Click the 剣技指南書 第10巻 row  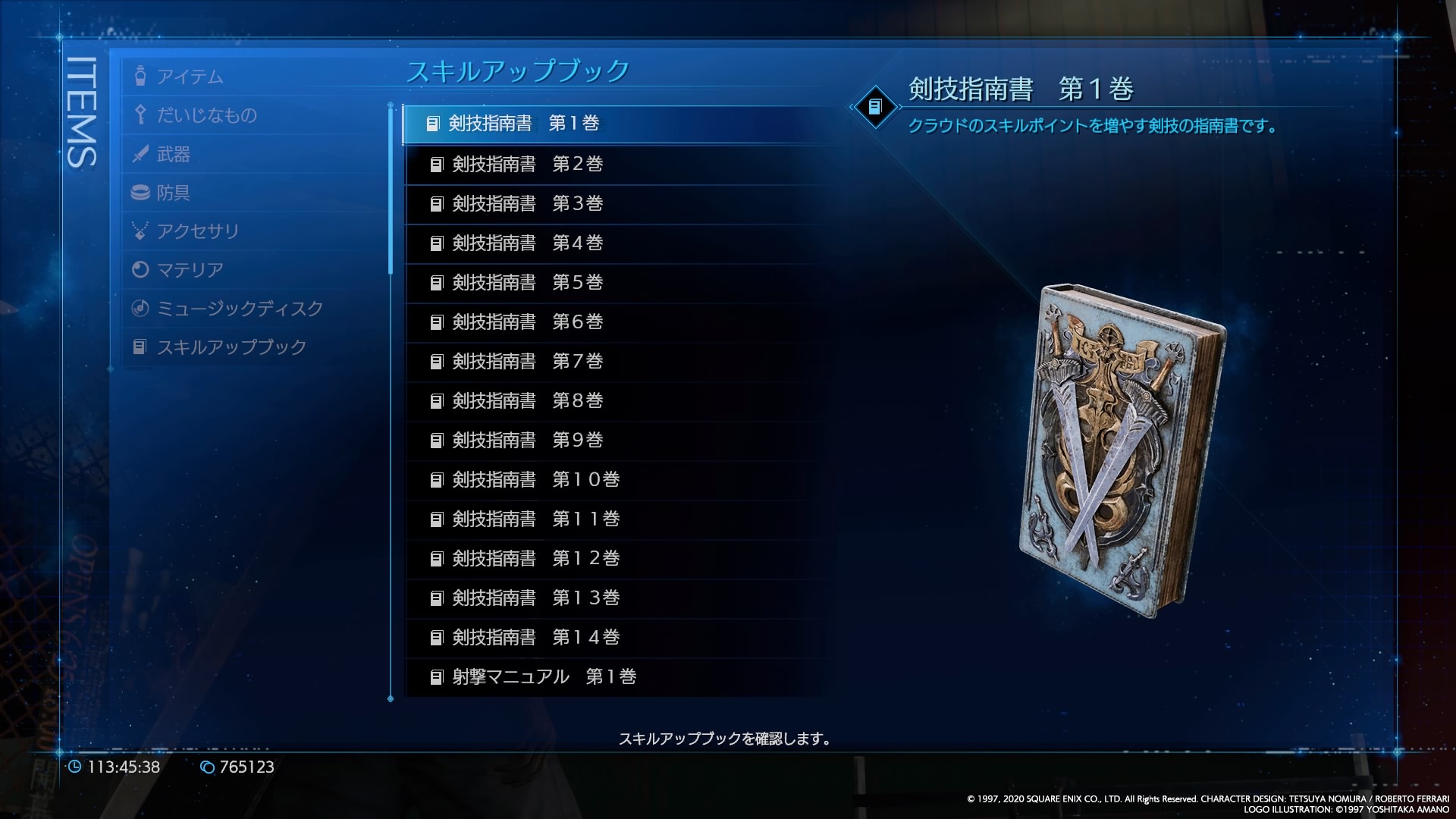535,480
